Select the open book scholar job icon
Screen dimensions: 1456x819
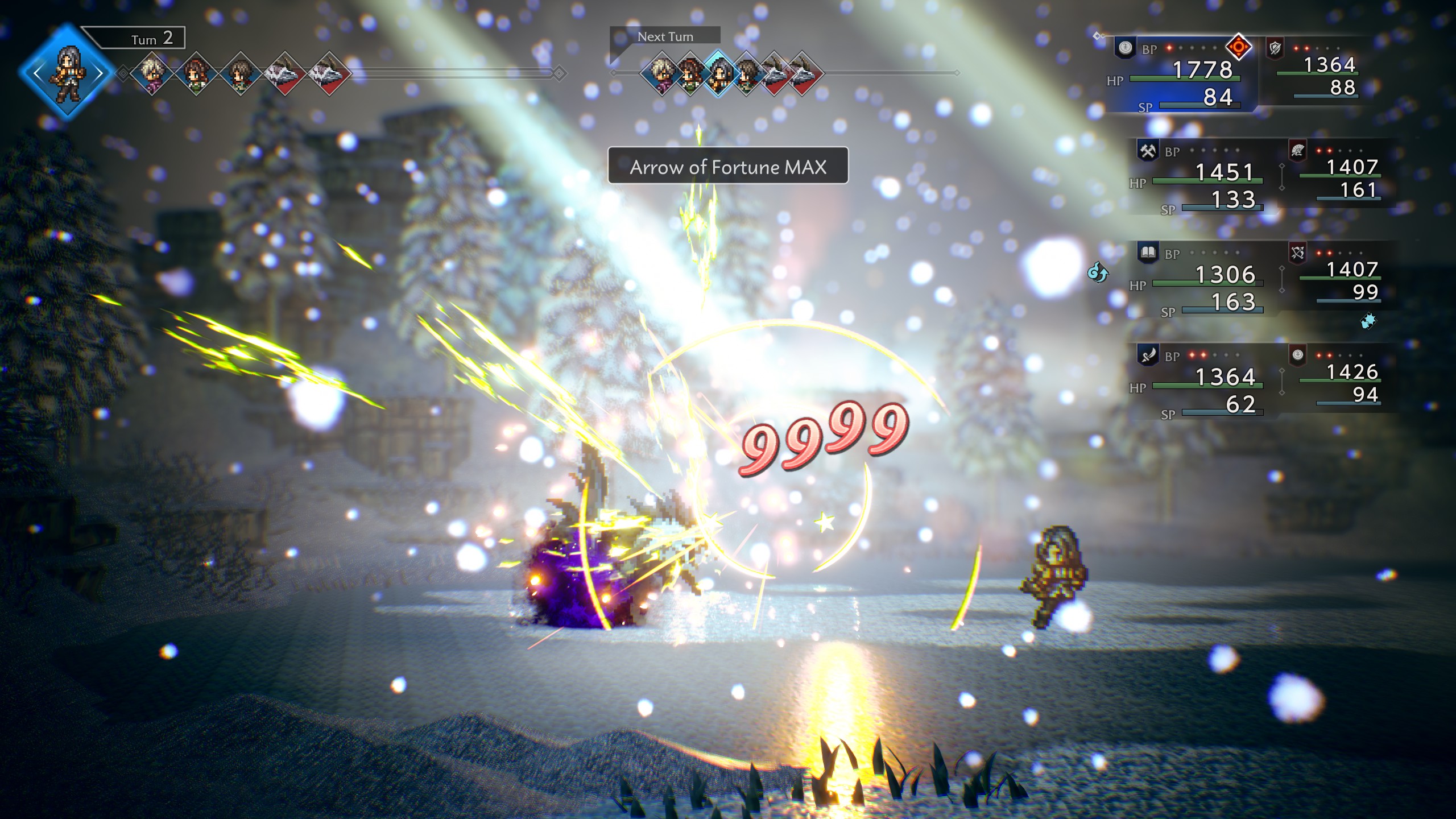coord(1148,253)
